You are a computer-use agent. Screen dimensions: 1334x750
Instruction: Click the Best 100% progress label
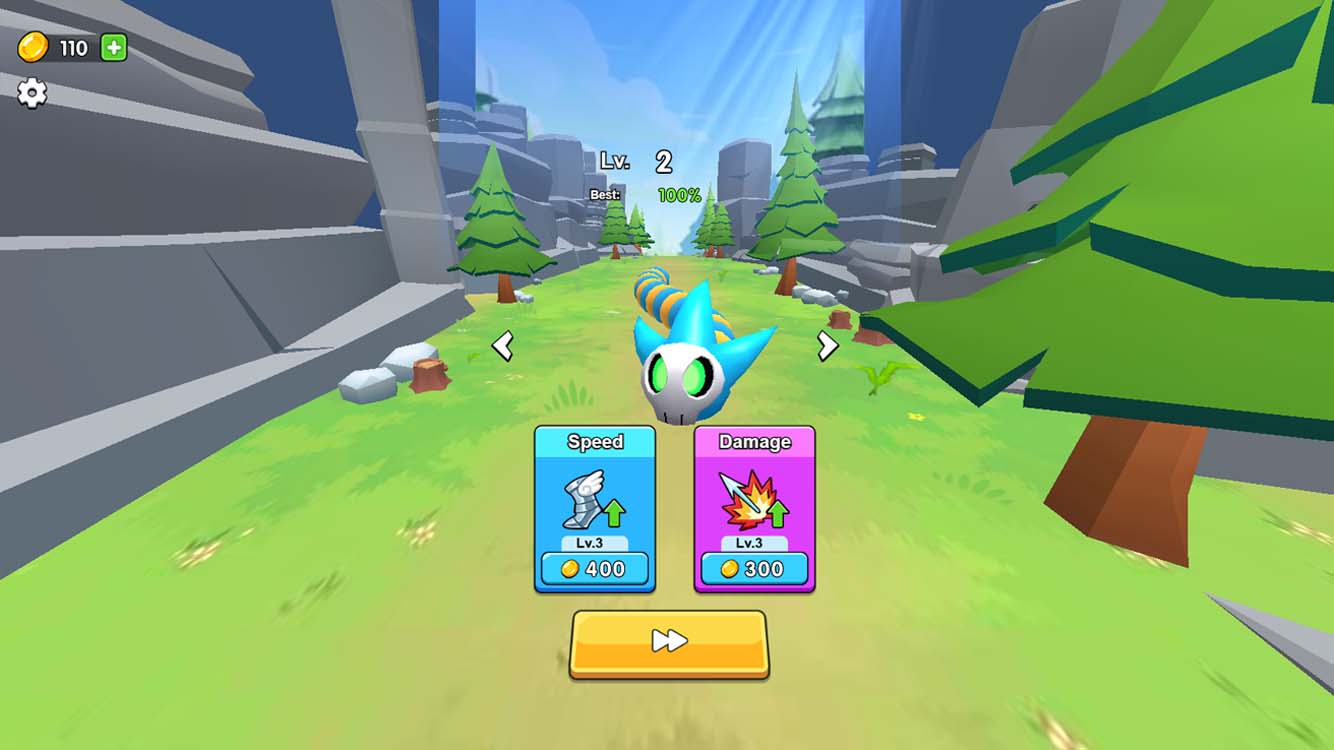coord(644,193)
